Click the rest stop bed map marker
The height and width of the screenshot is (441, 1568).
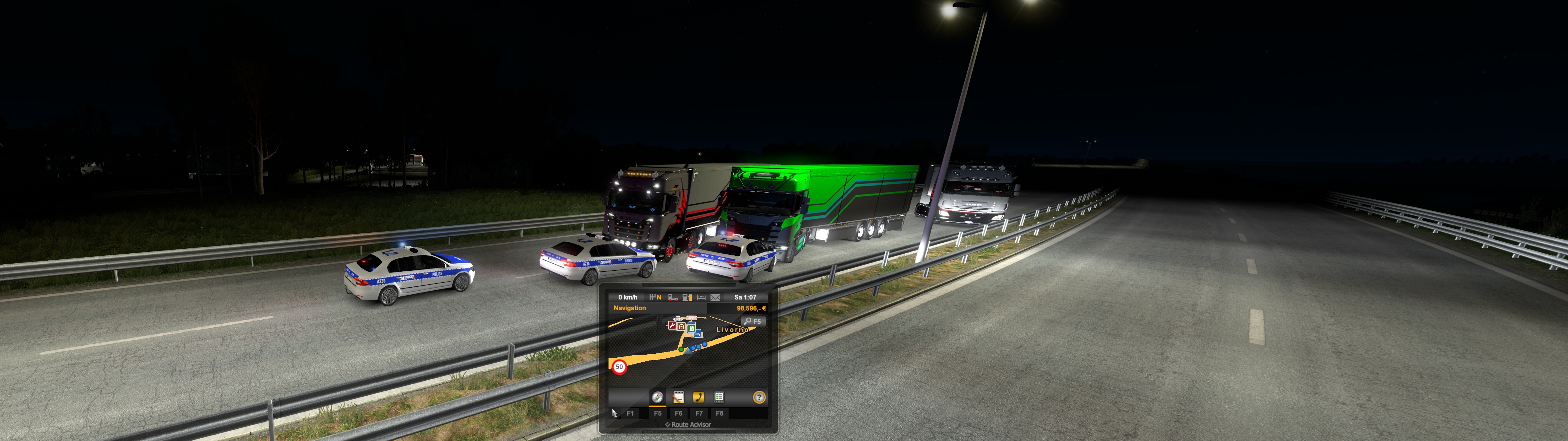click(x=698, y=333)
